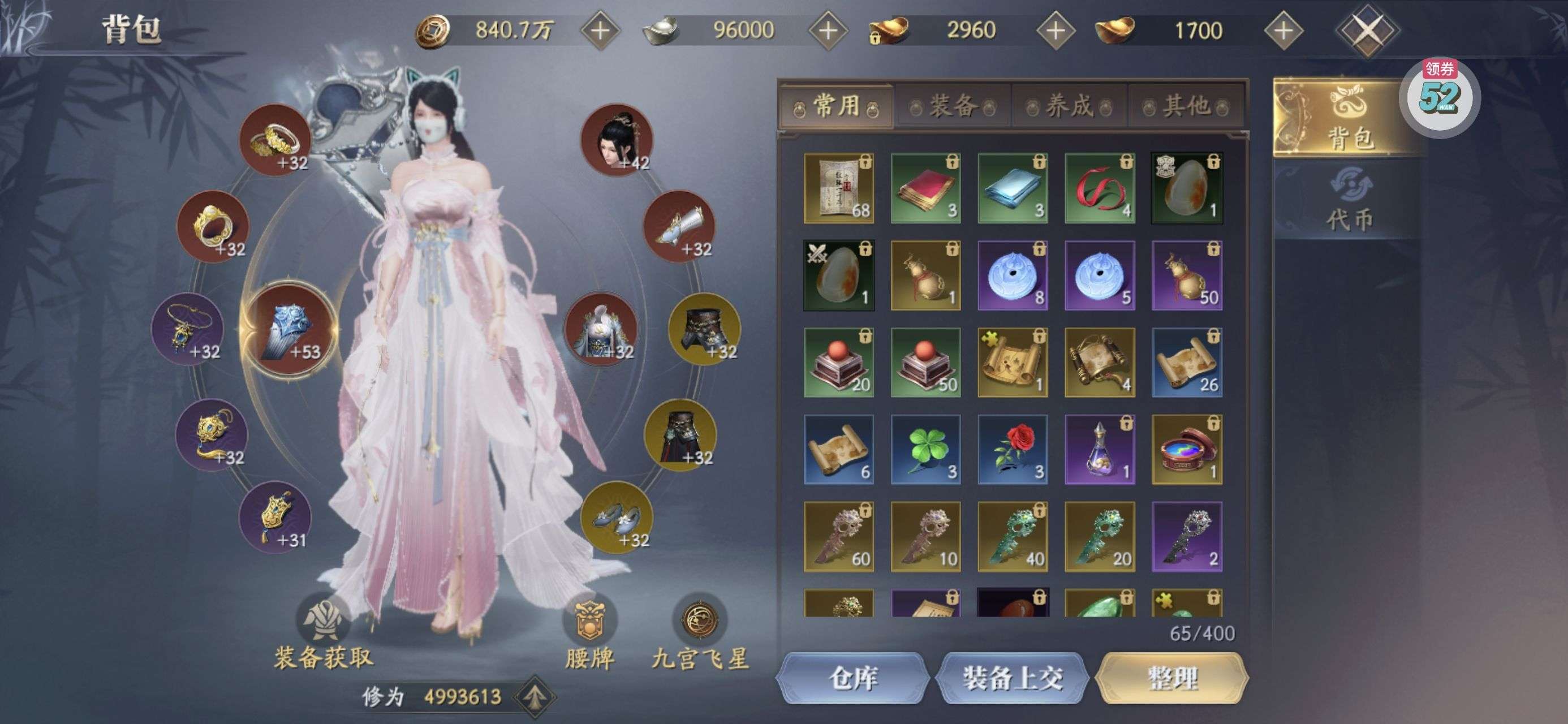Select the +42 headpiece equipment slot
The height and width of the screenshot is (724, 1568).
click(x=617, y=140)
